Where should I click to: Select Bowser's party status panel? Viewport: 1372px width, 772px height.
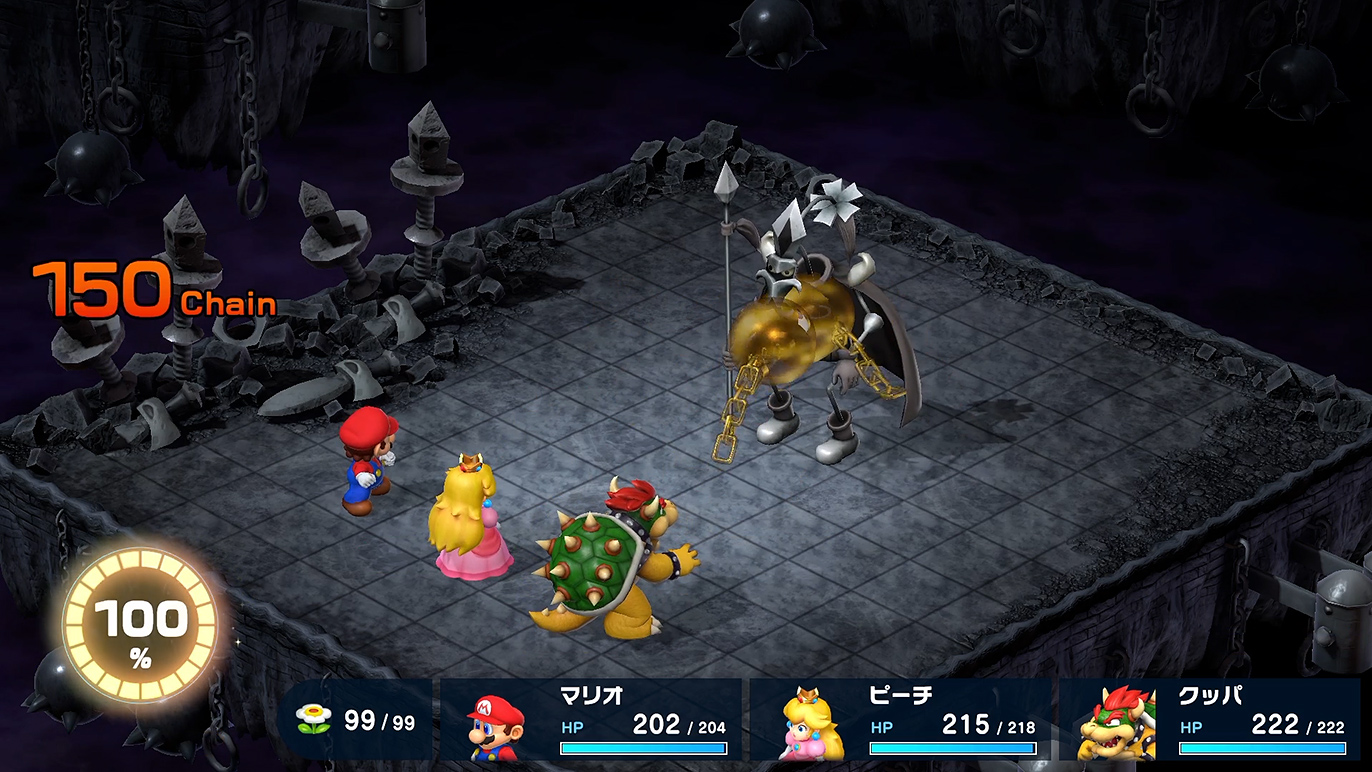(x=1212, y=721)
